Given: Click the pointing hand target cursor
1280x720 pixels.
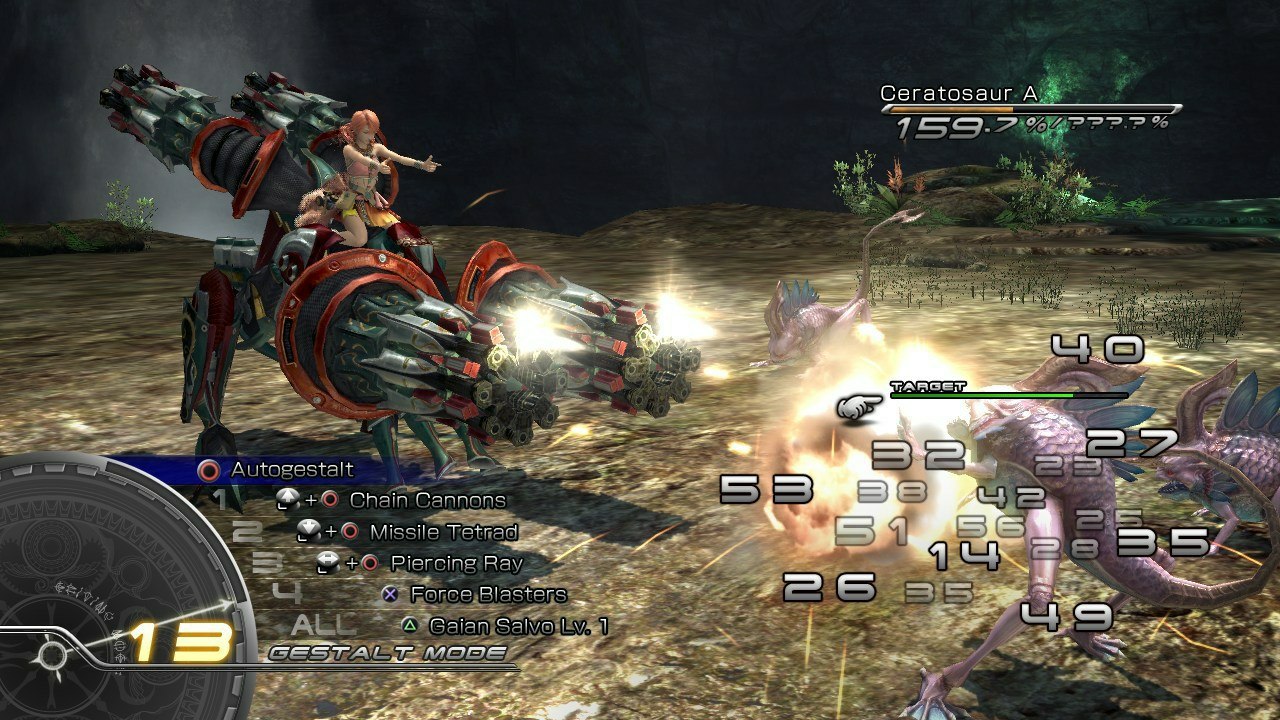Looking at the screenshot, I should (860, 406).
